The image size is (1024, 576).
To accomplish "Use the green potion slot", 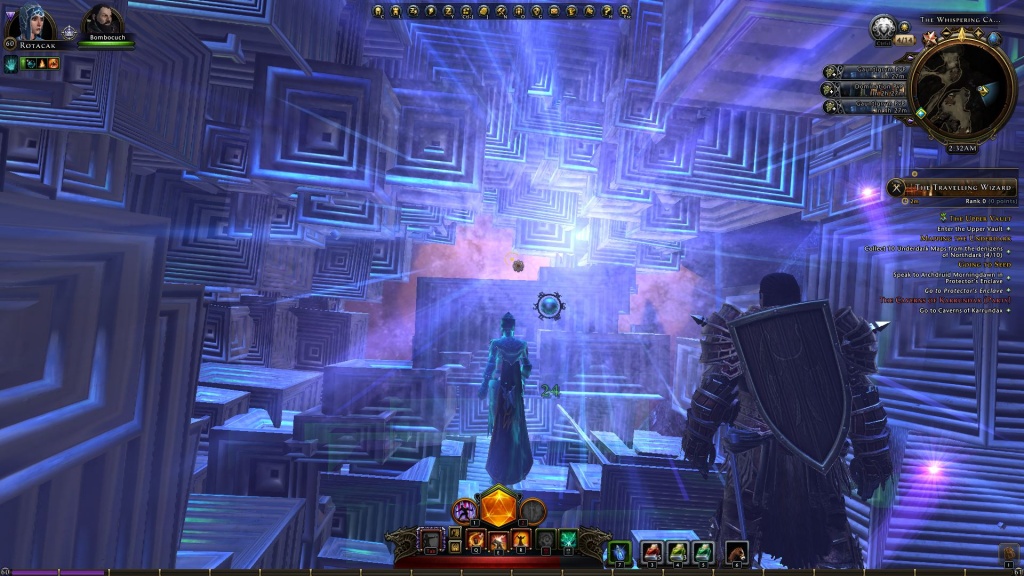I will (703, 551).
